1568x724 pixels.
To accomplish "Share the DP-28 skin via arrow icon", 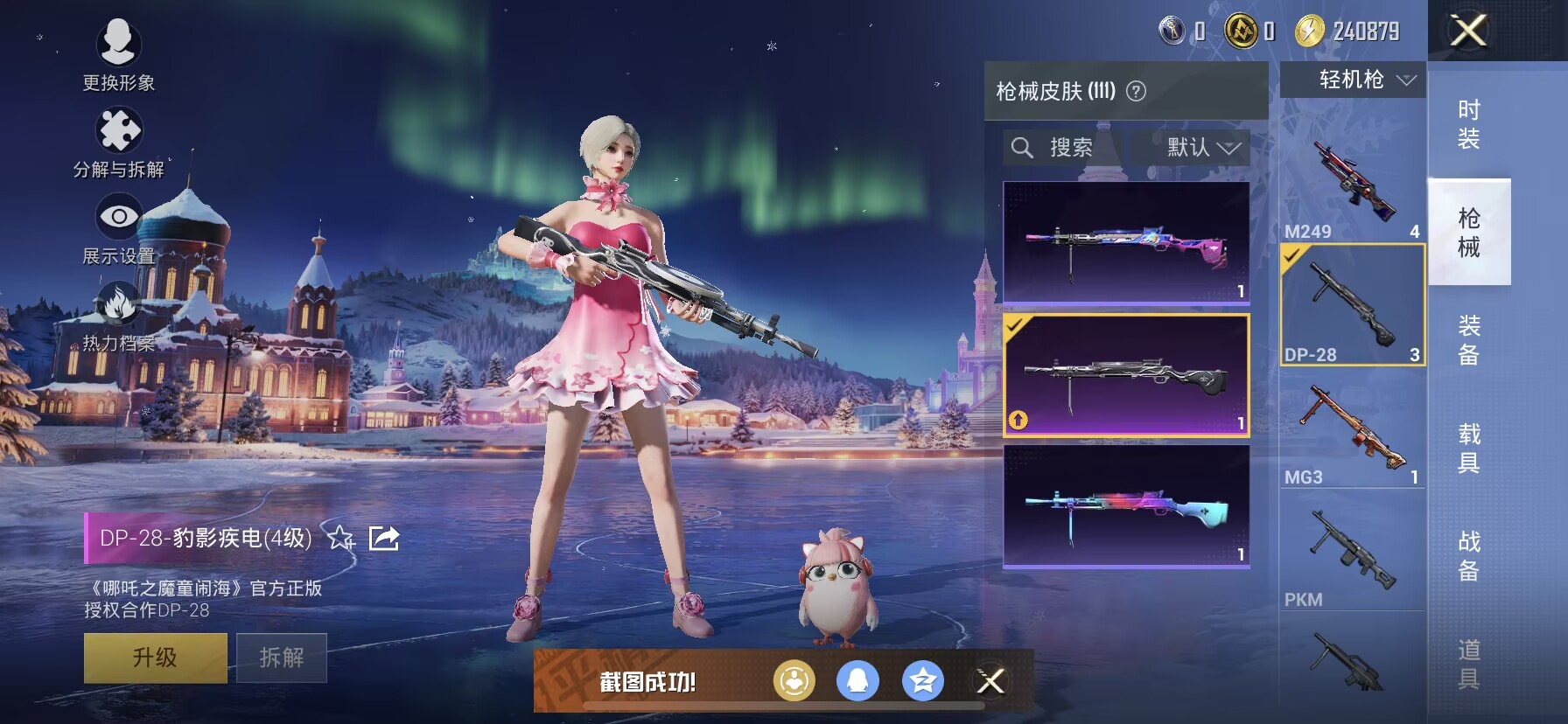I will click(x=384, y=538).
